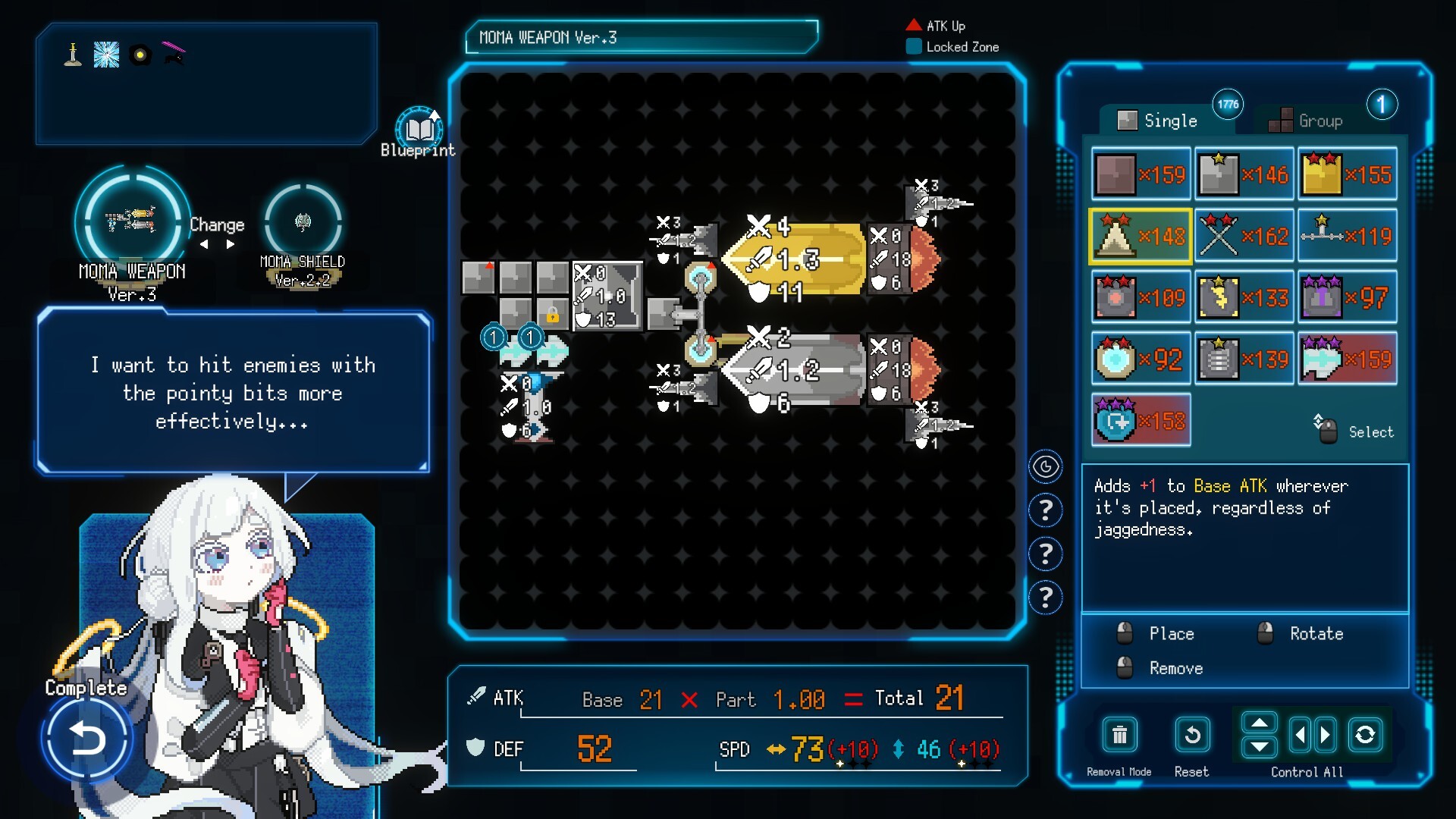Viewport: 1456px width, 819px height.
Task: Move all parts up with Control All
Action: [1259, 723]
